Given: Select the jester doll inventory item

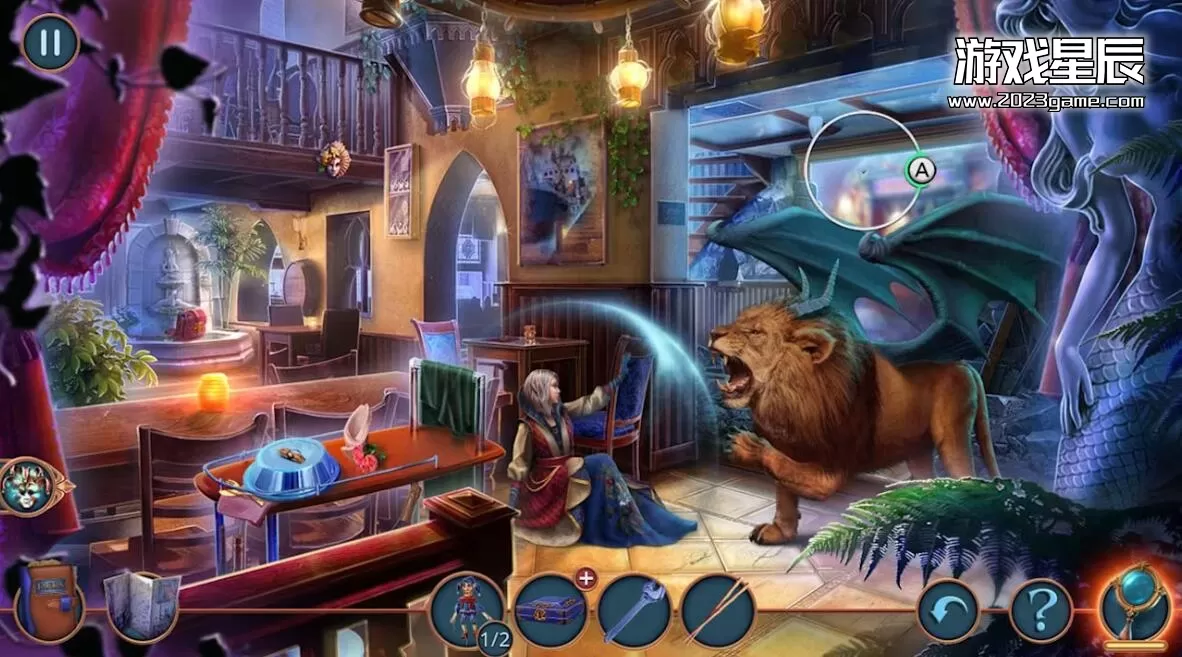Looking at the screenshot, I should [x=467, y=611].
